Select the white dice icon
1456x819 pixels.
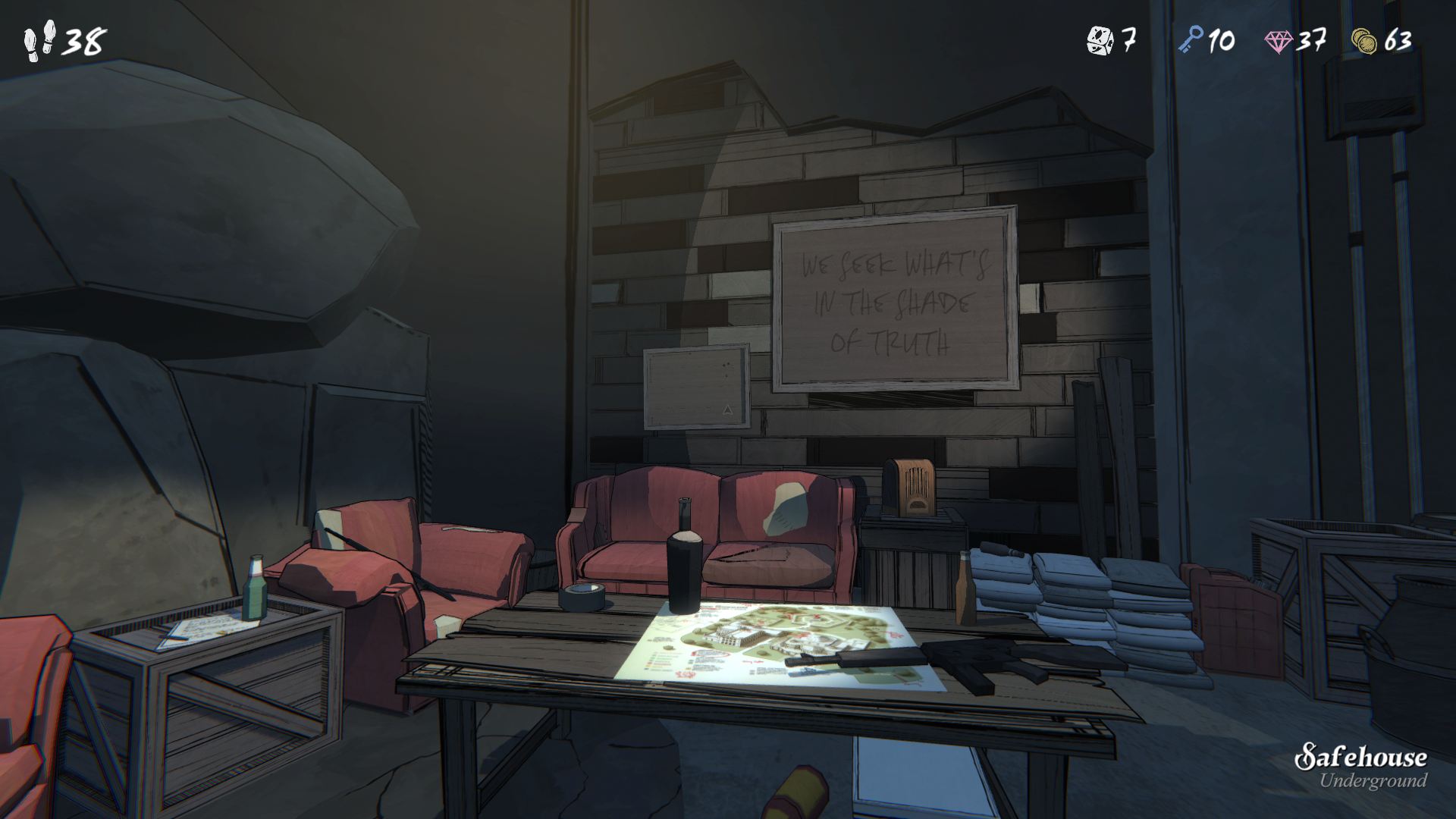coord(1100,40)
